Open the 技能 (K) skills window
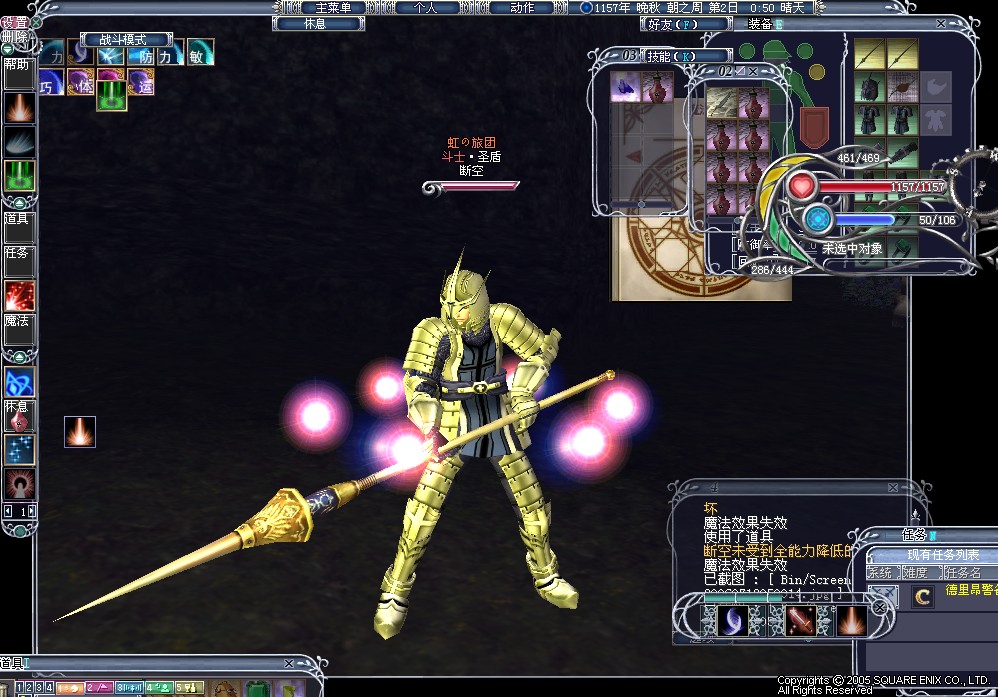 670,56
